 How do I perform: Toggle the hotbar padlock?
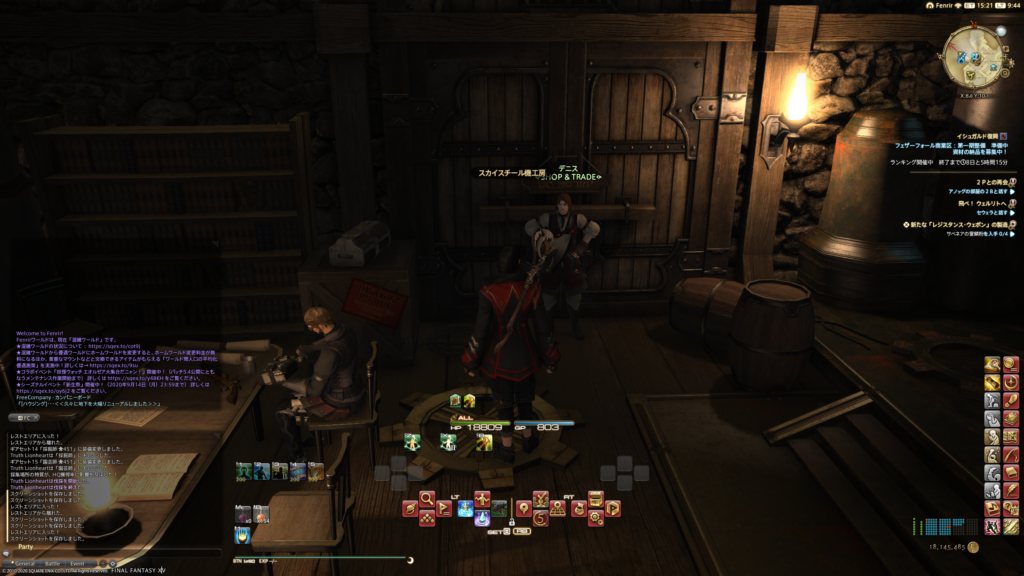tap(511, 521)
